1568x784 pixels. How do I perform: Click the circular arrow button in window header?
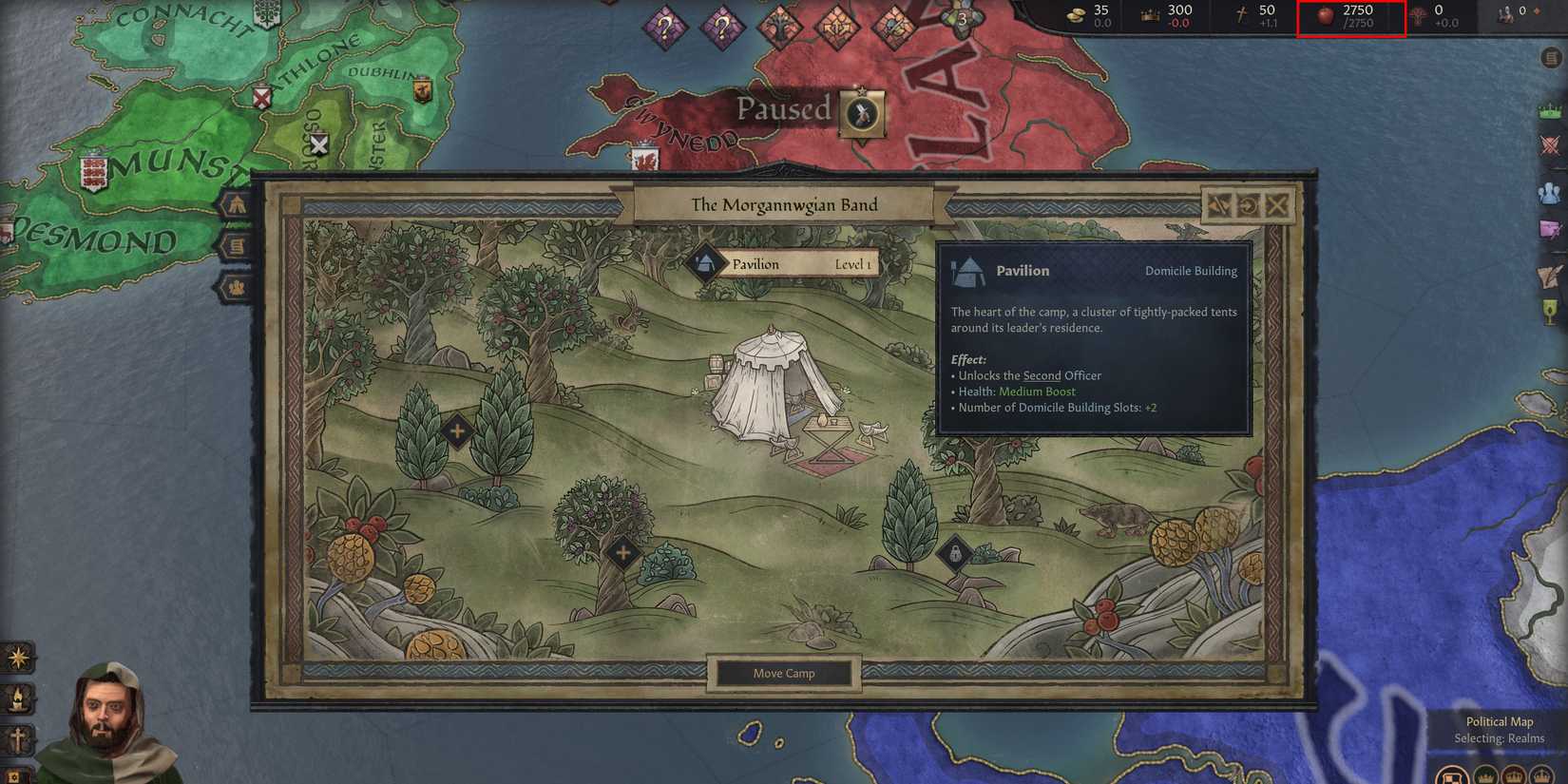click(1248, 205)
